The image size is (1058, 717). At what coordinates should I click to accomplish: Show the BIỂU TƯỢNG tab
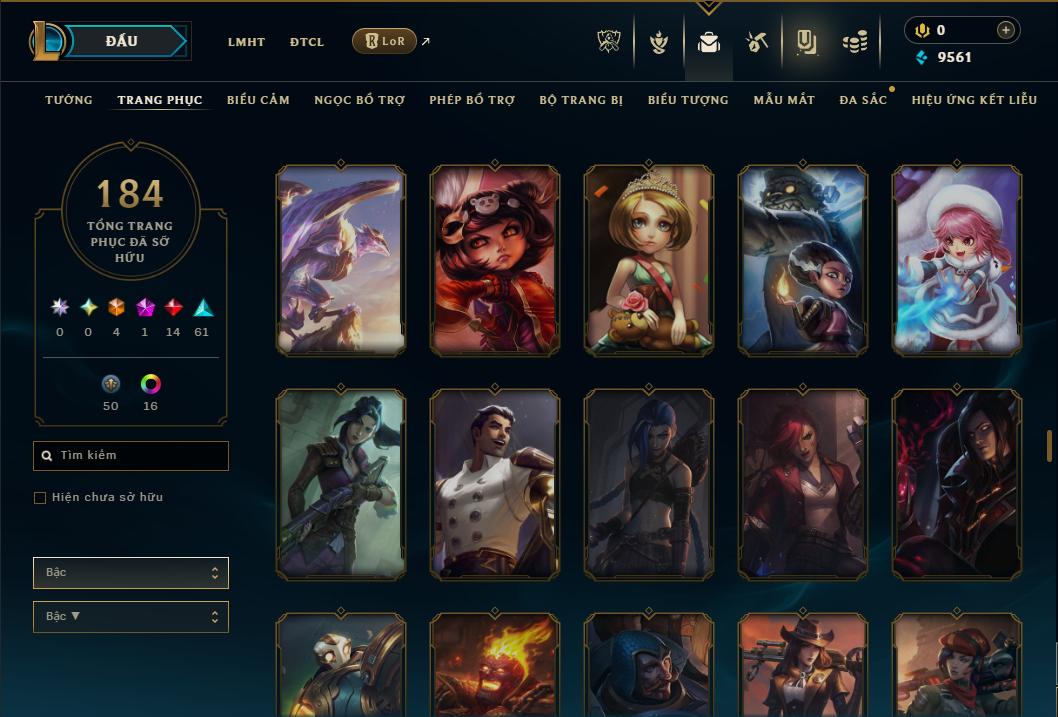(688, 100)
